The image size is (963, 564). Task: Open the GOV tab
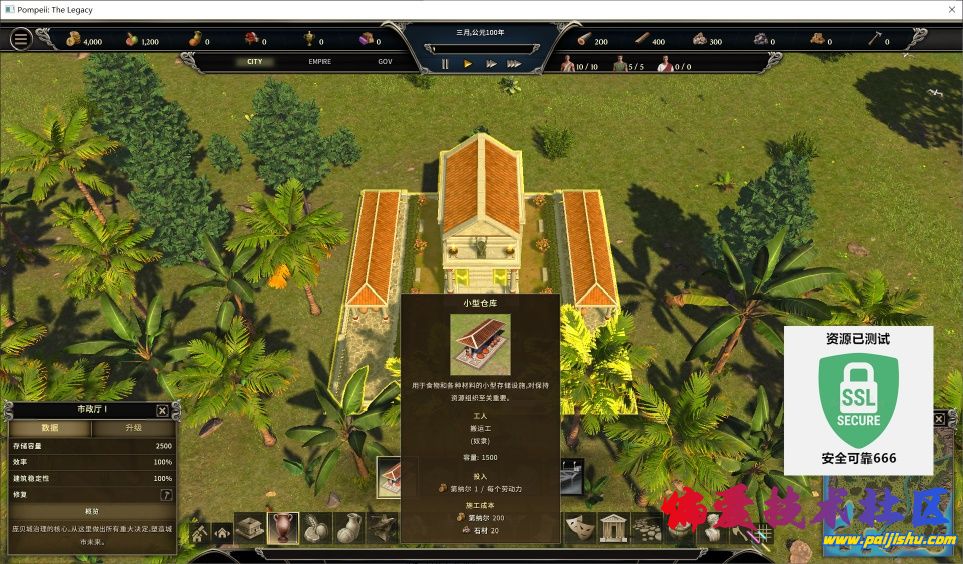tap(385, 62)
